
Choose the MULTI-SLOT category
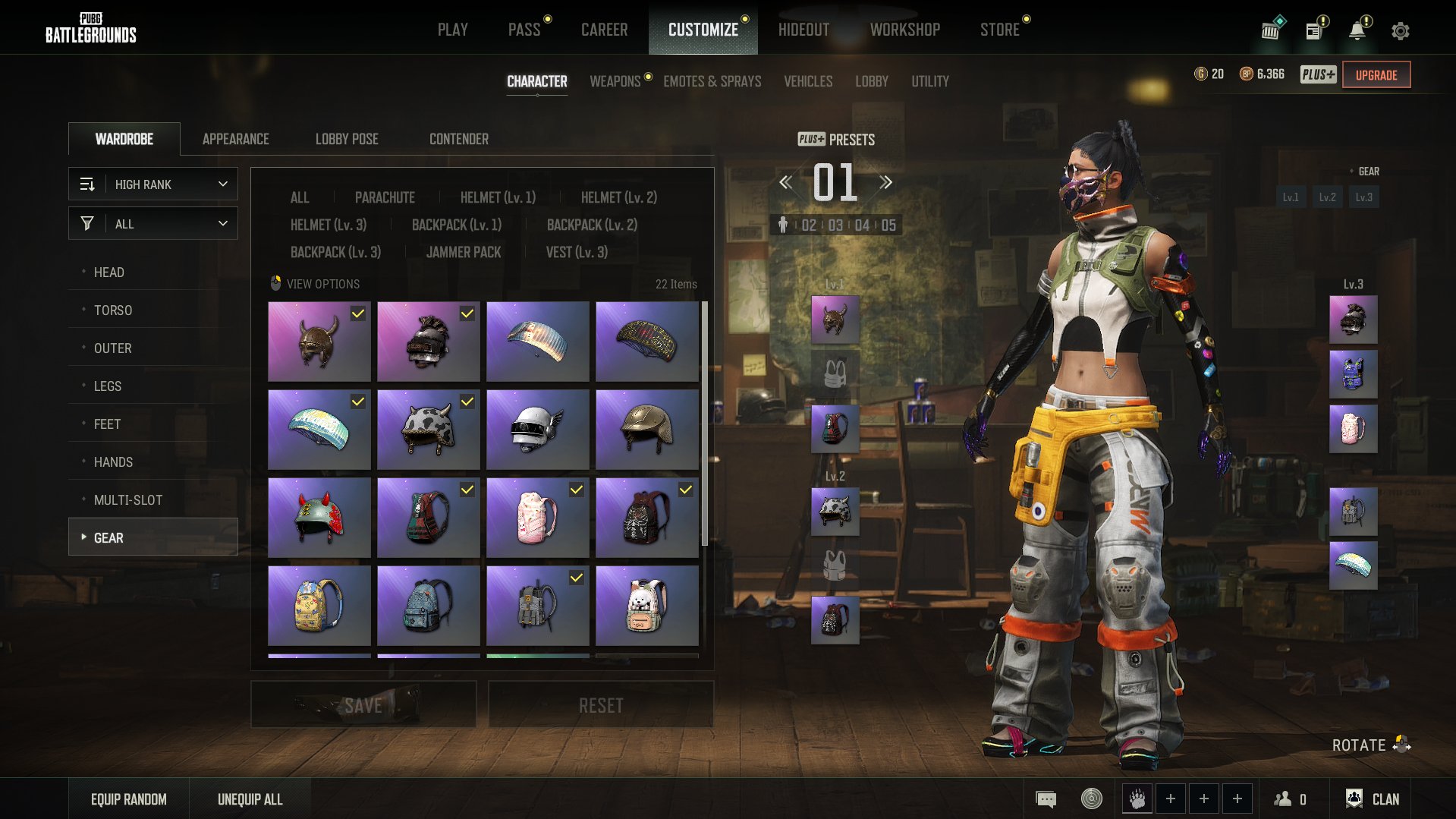128,499
